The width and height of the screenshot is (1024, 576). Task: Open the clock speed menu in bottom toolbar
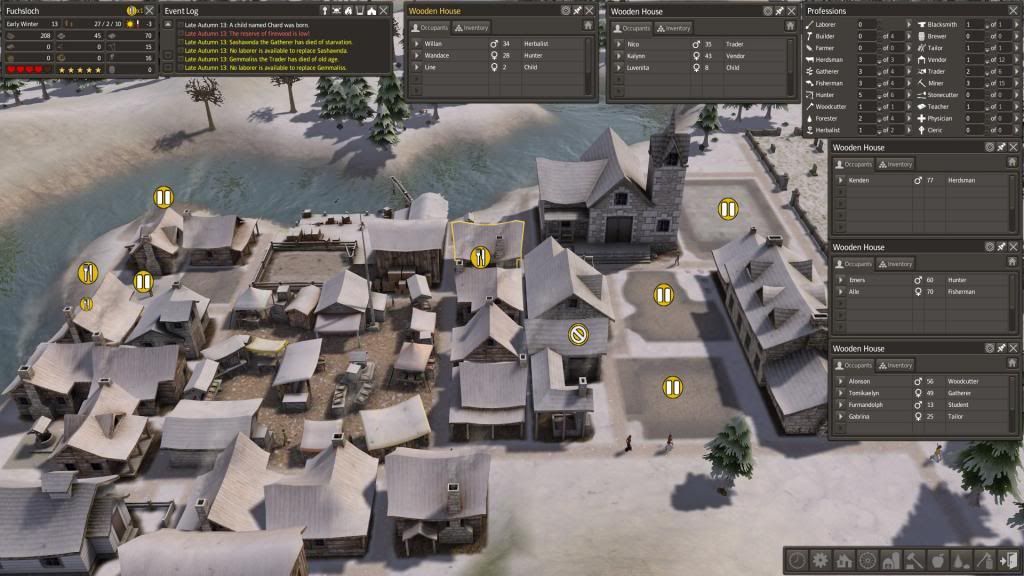coord(798,560)
